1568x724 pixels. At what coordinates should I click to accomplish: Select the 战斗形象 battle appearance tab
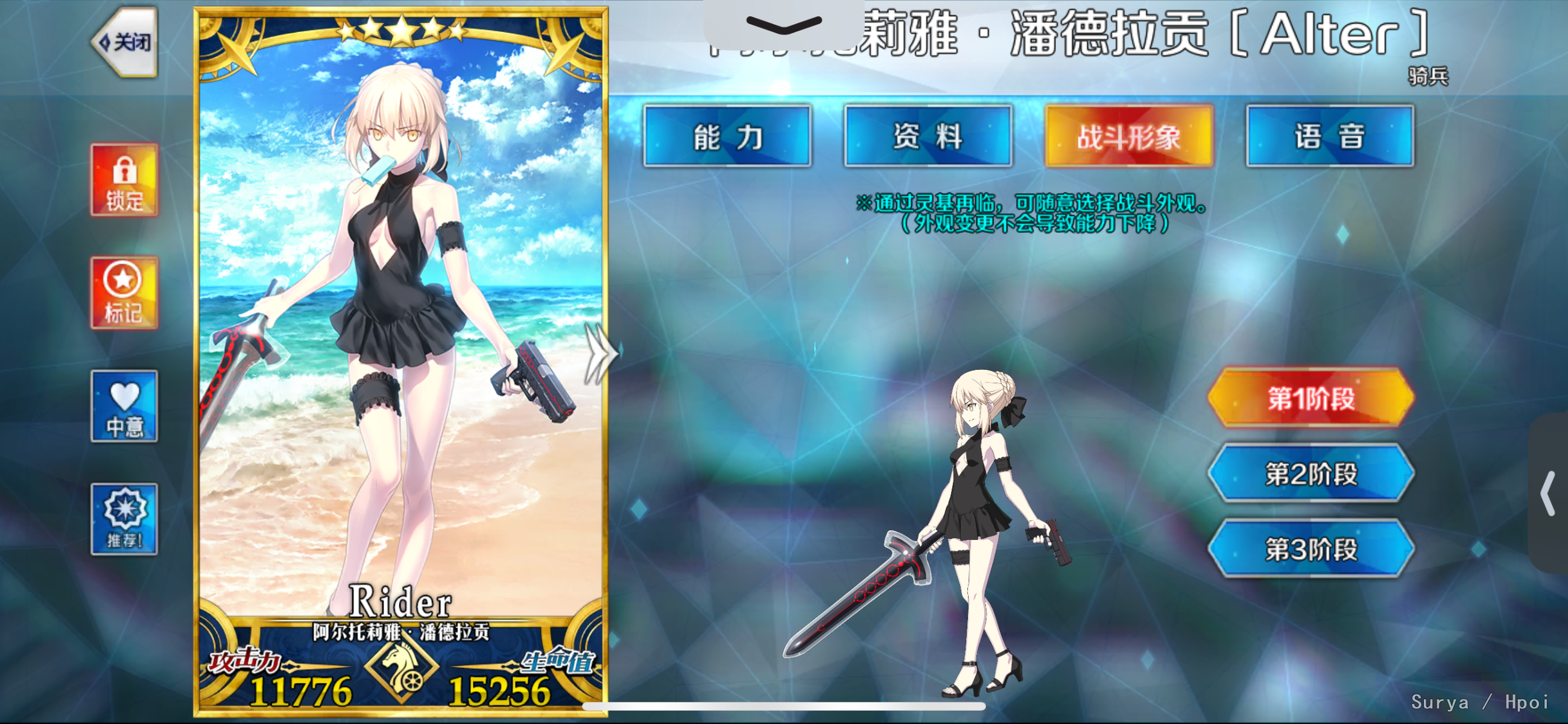pos(1129,136)
